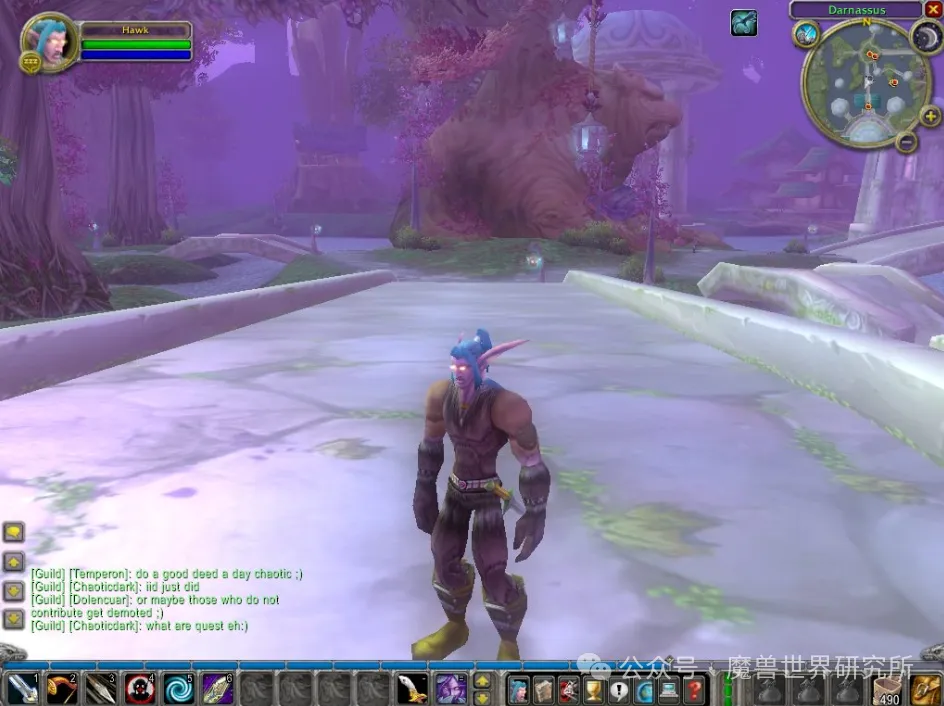
Task: Use the bow shot ability in slot 2
Action: coord(61,689)
